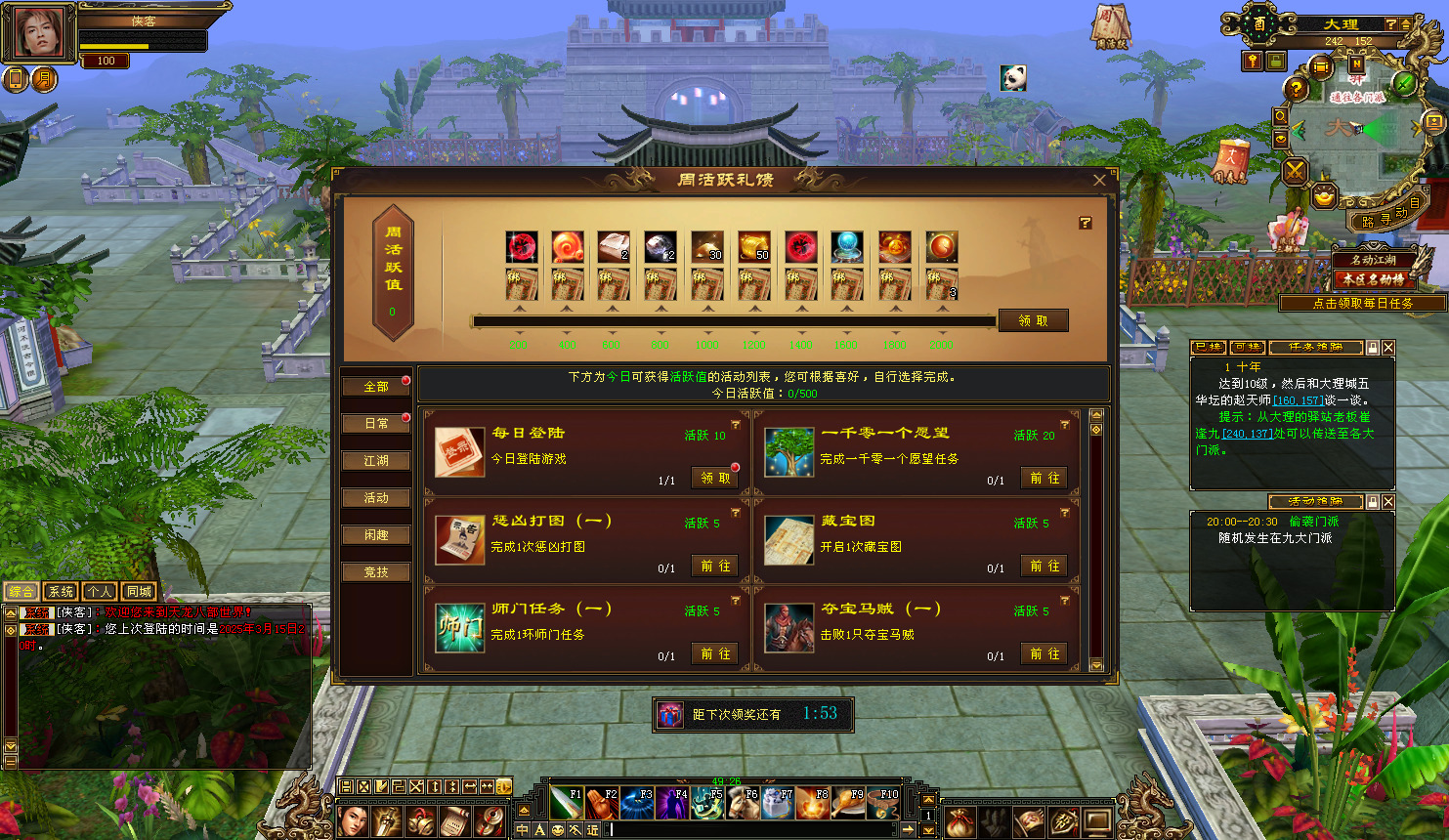The image size is (1449, 840).
Task: Switch to the 日常 category tab
Action: tap(376, 424)
